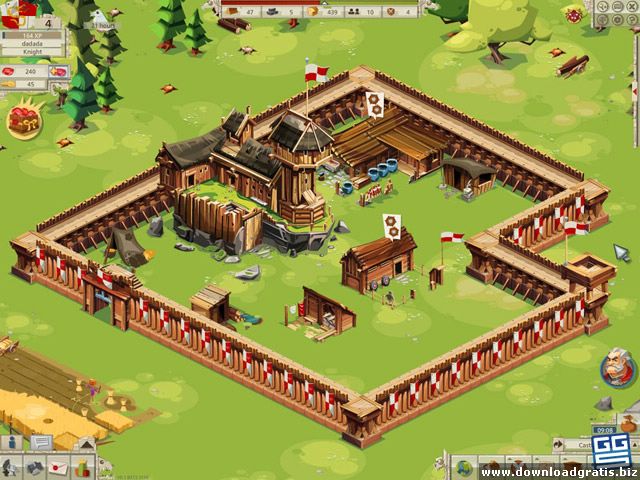Open the gift boxes icon
640x480 pixels.
pos(82,467)
